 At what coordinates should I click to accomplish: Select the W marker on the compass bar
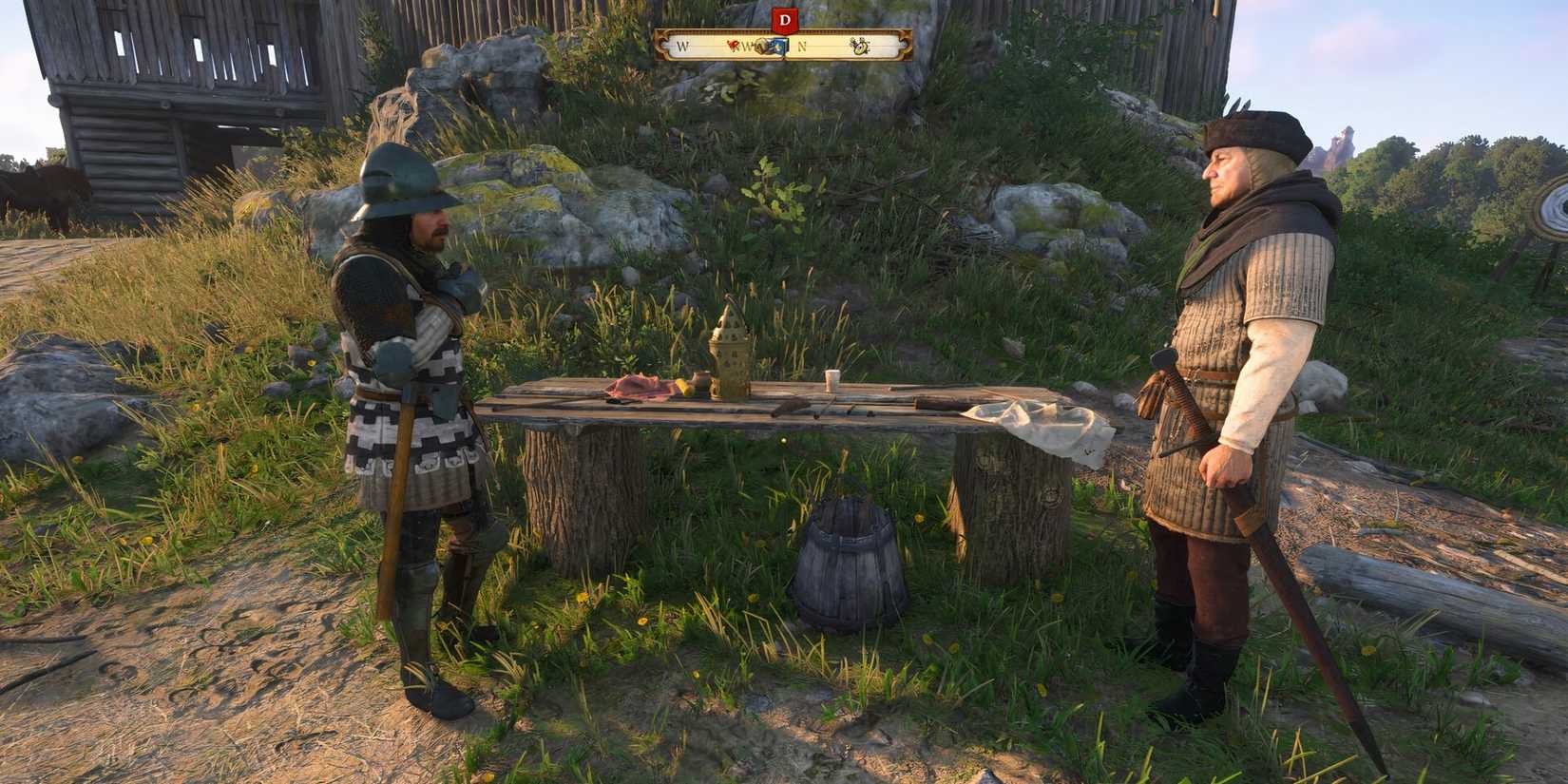point(681,46)
